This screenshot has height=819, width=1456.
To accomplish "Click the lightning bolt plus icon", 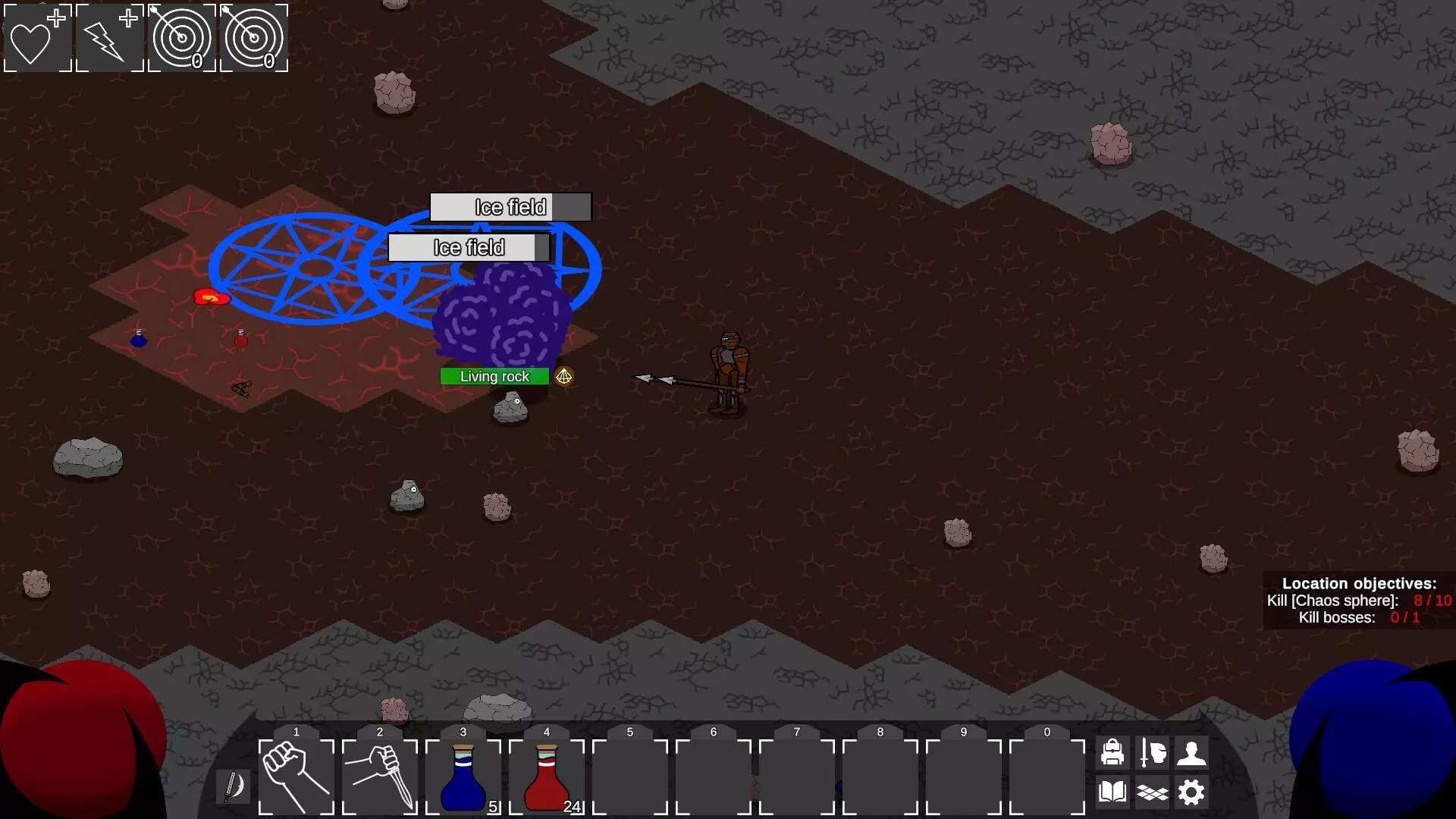I will 110,38.
